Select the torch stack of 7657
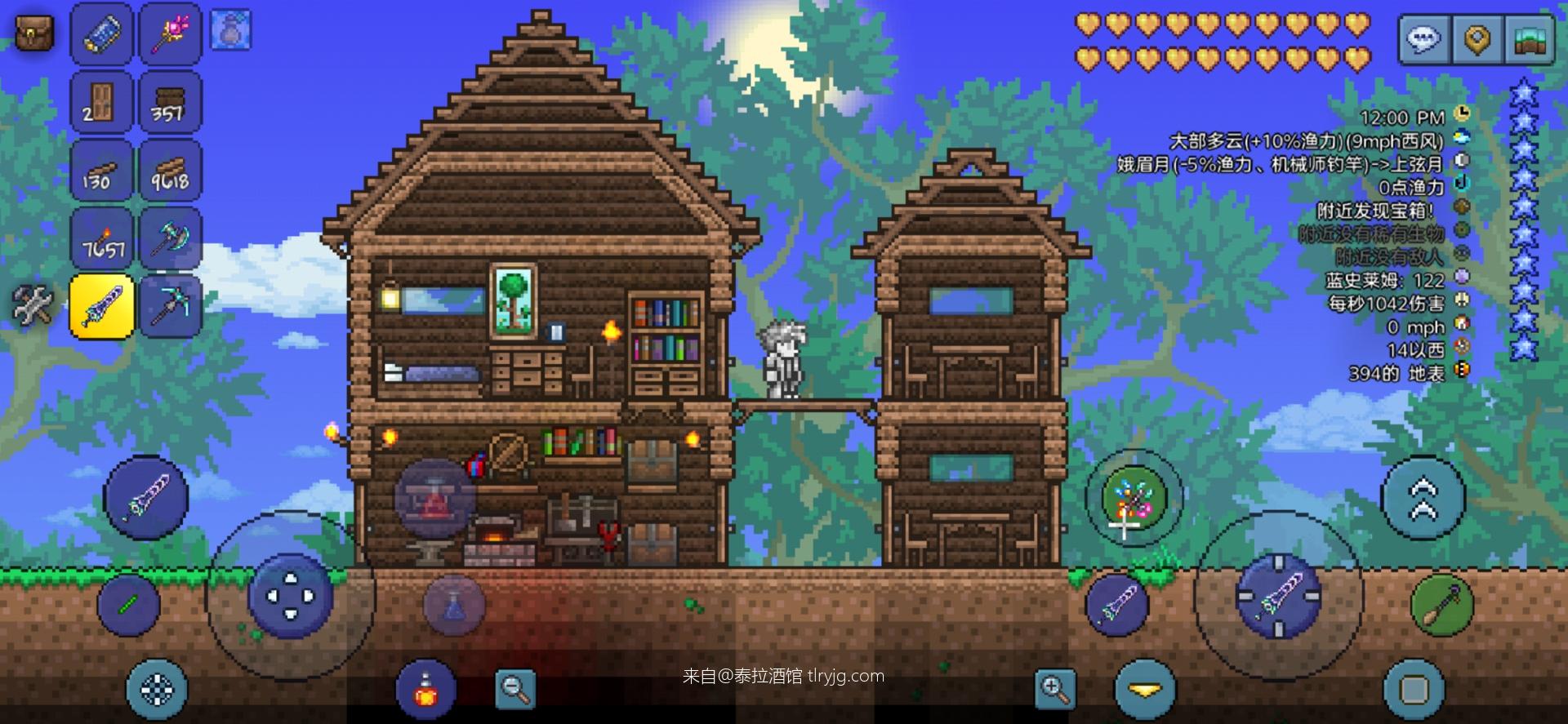1568x724 pixels. [101, 238]
